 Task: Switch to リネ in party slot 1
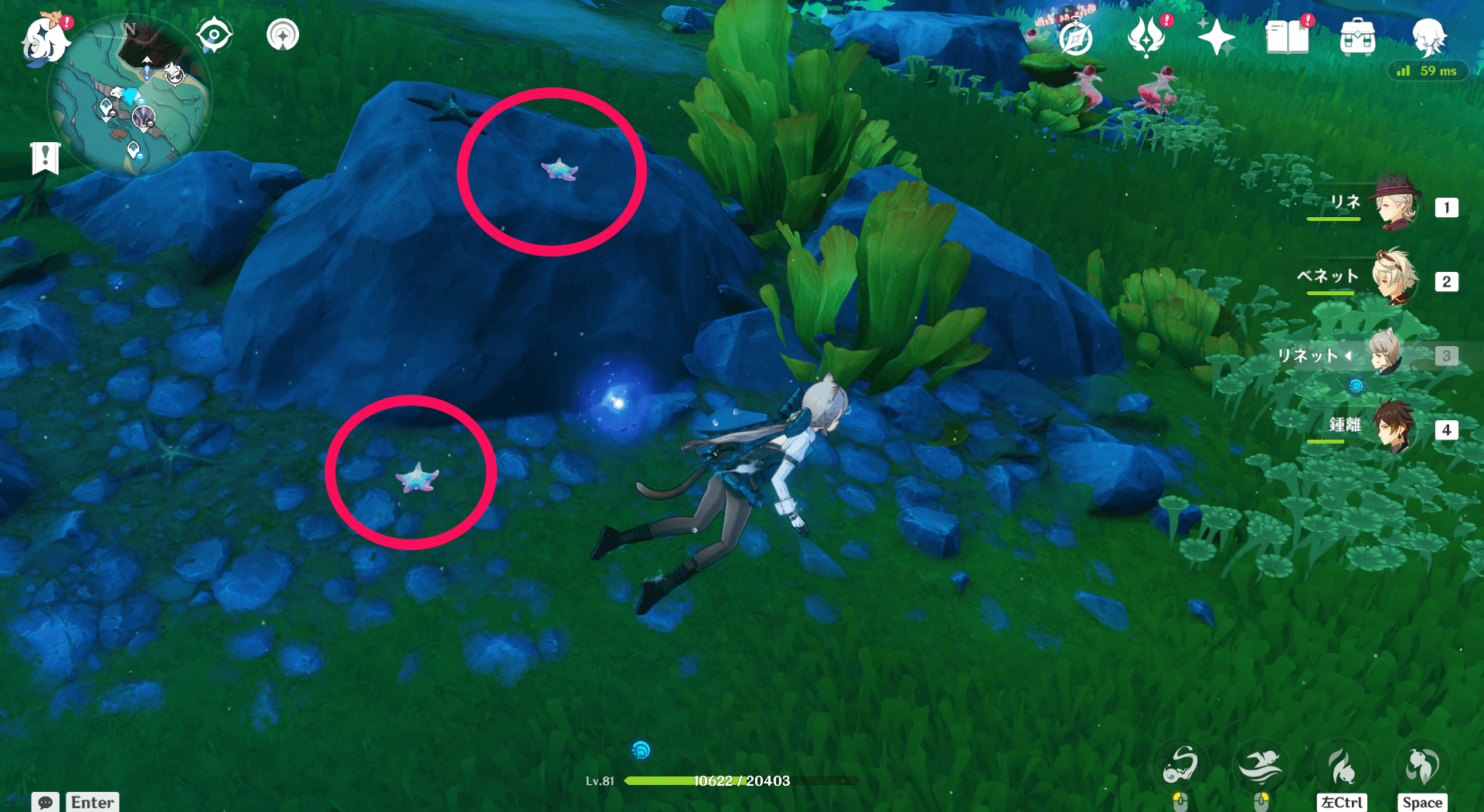1396,207
